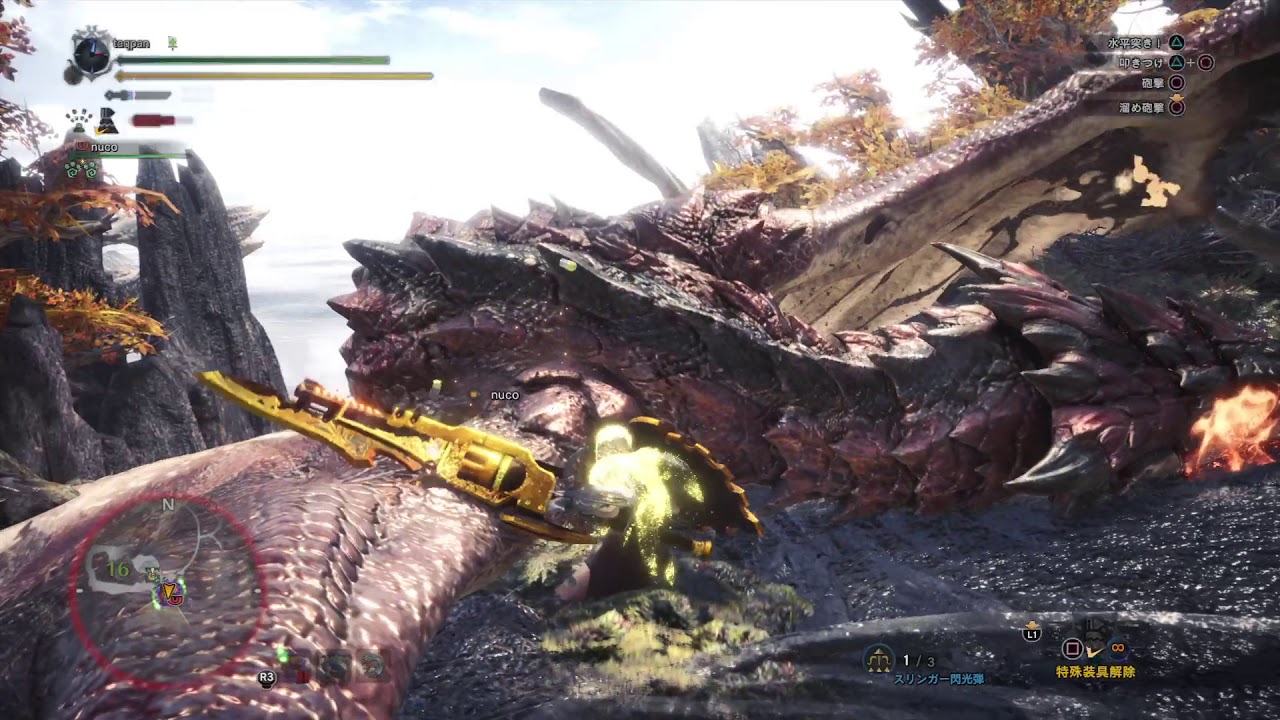
Task: Expand the 叩きつけ combo hint entry
Action: click(x=1142, y=62)
